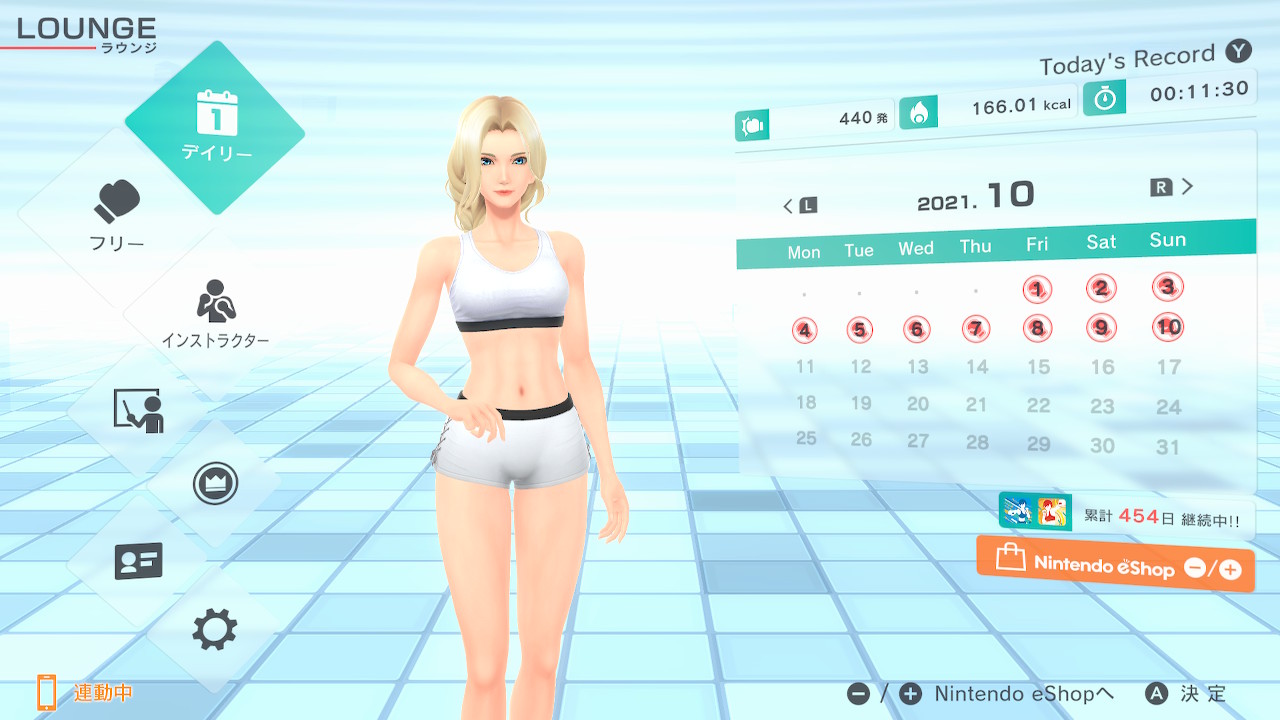Click the 連動中 phone link icon

tap(47, 692)
